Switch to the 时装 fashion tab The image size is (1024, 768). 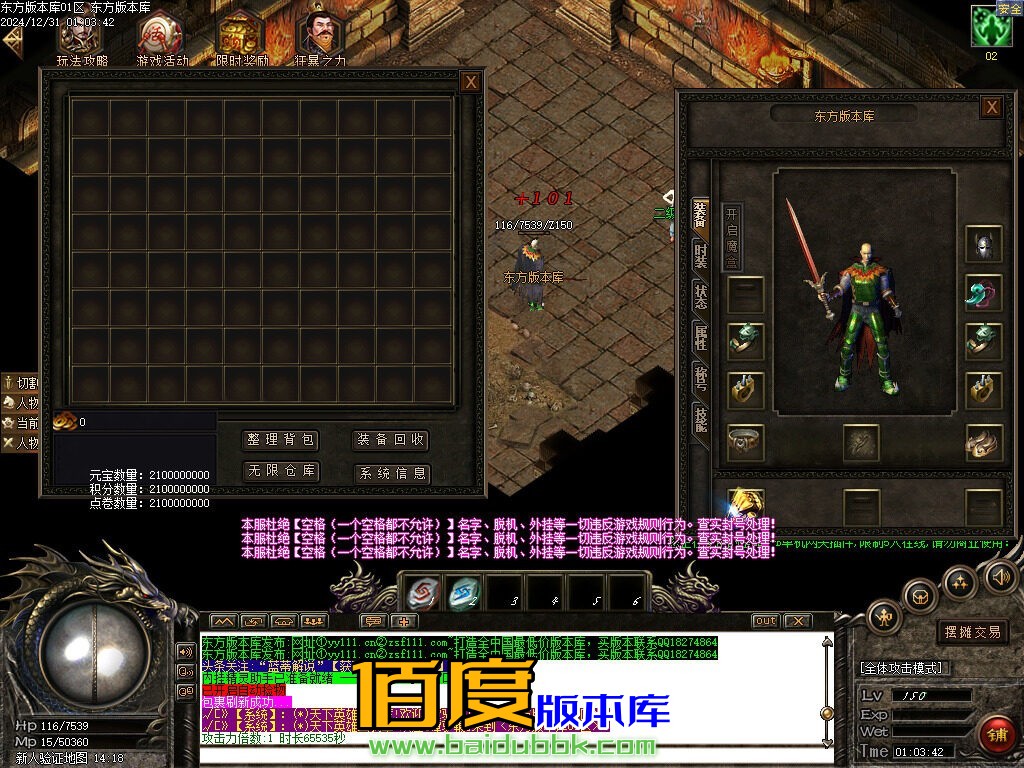(701, 256)
